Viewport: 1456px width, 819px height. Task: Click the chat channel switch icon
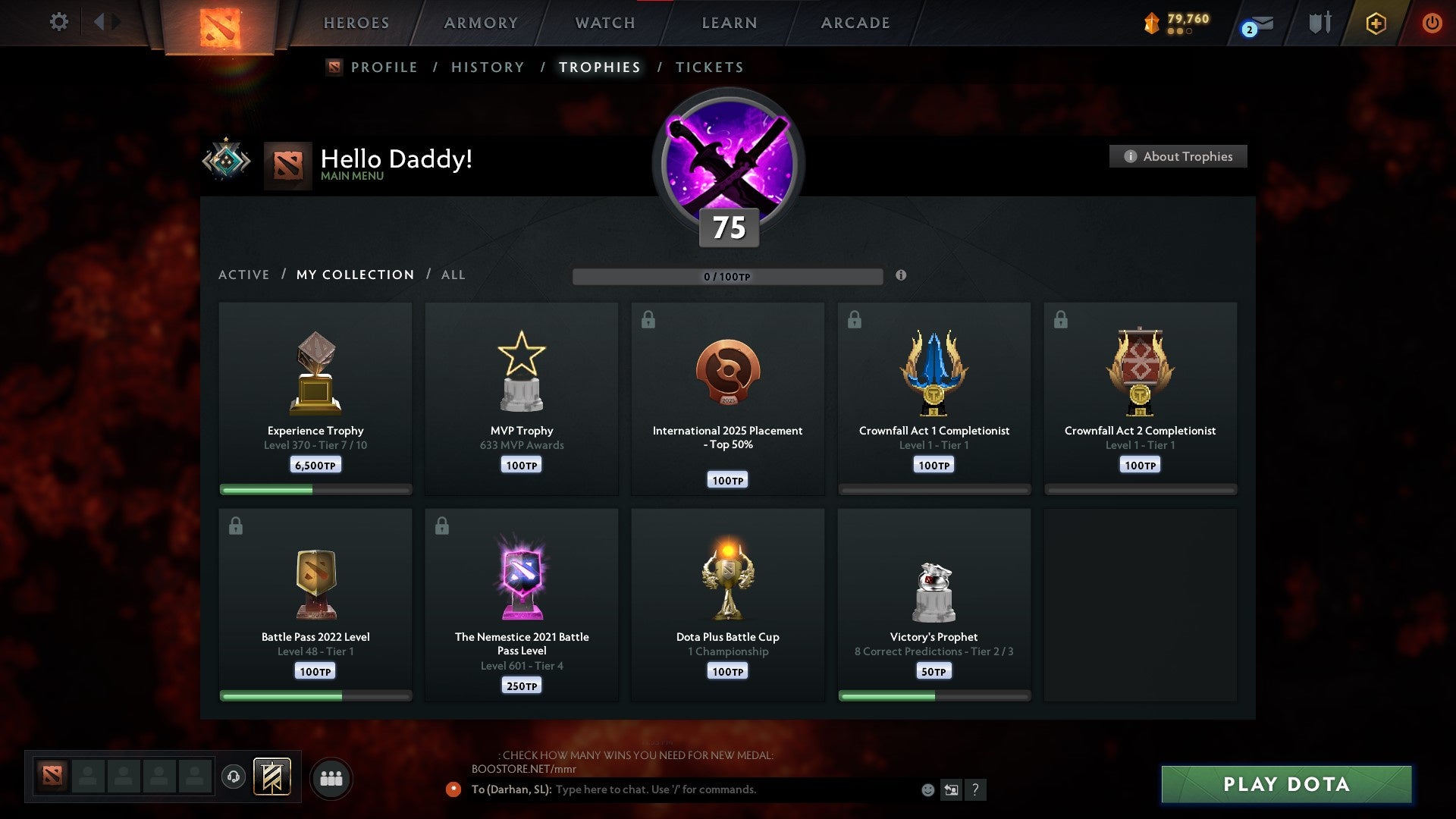click(952, 789)
